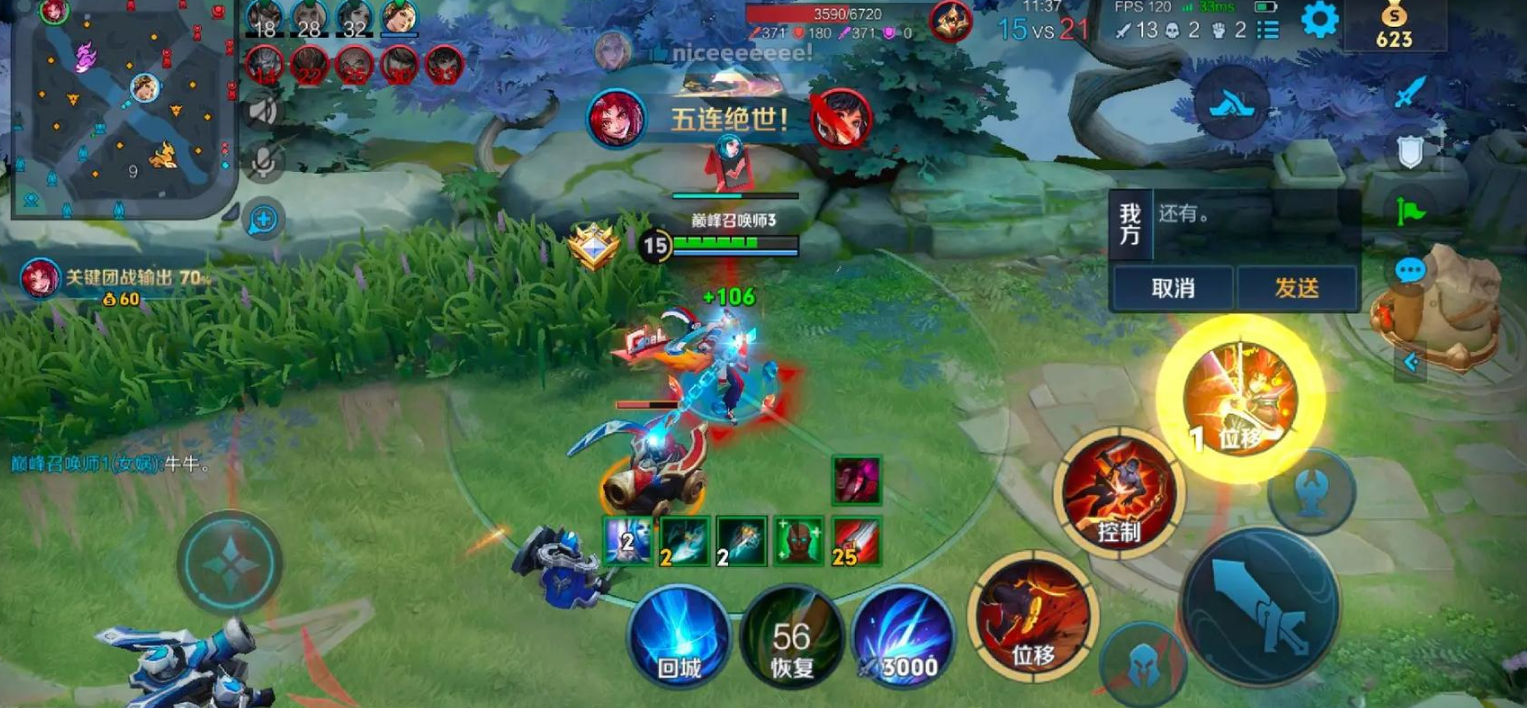This screenshot has width=1527, height=708.
Task: Use the 3000 smite summoner spell
Action: tap(903, 637)
